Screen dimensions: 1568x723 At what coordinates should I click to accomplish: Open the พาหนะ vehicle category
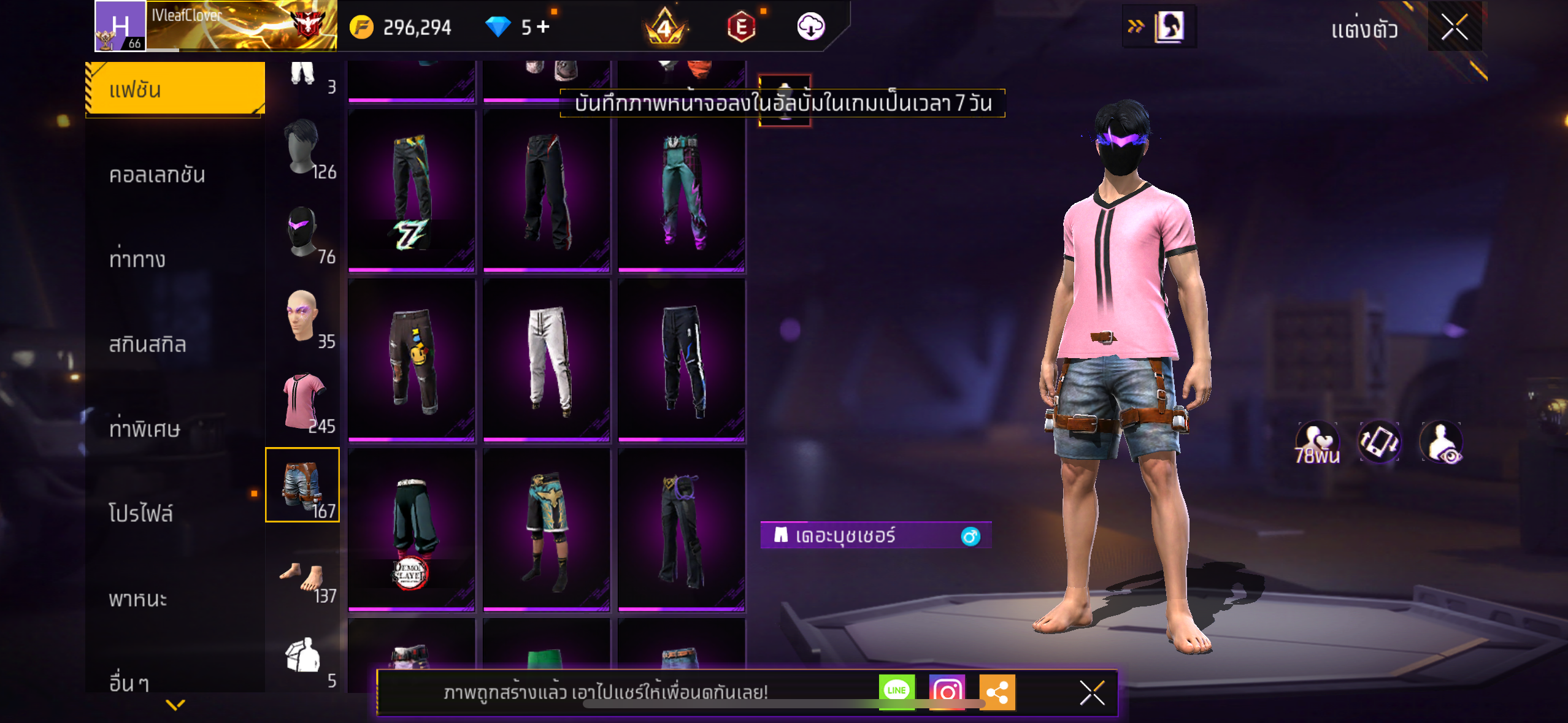(138, 599)
